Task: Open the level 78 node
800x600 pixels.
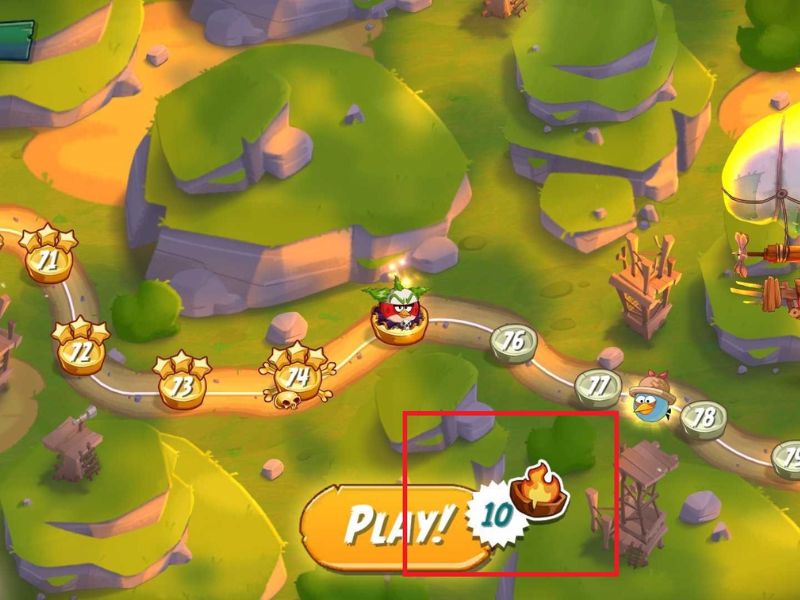Action: pyautogui.click(x=704, y=416)
